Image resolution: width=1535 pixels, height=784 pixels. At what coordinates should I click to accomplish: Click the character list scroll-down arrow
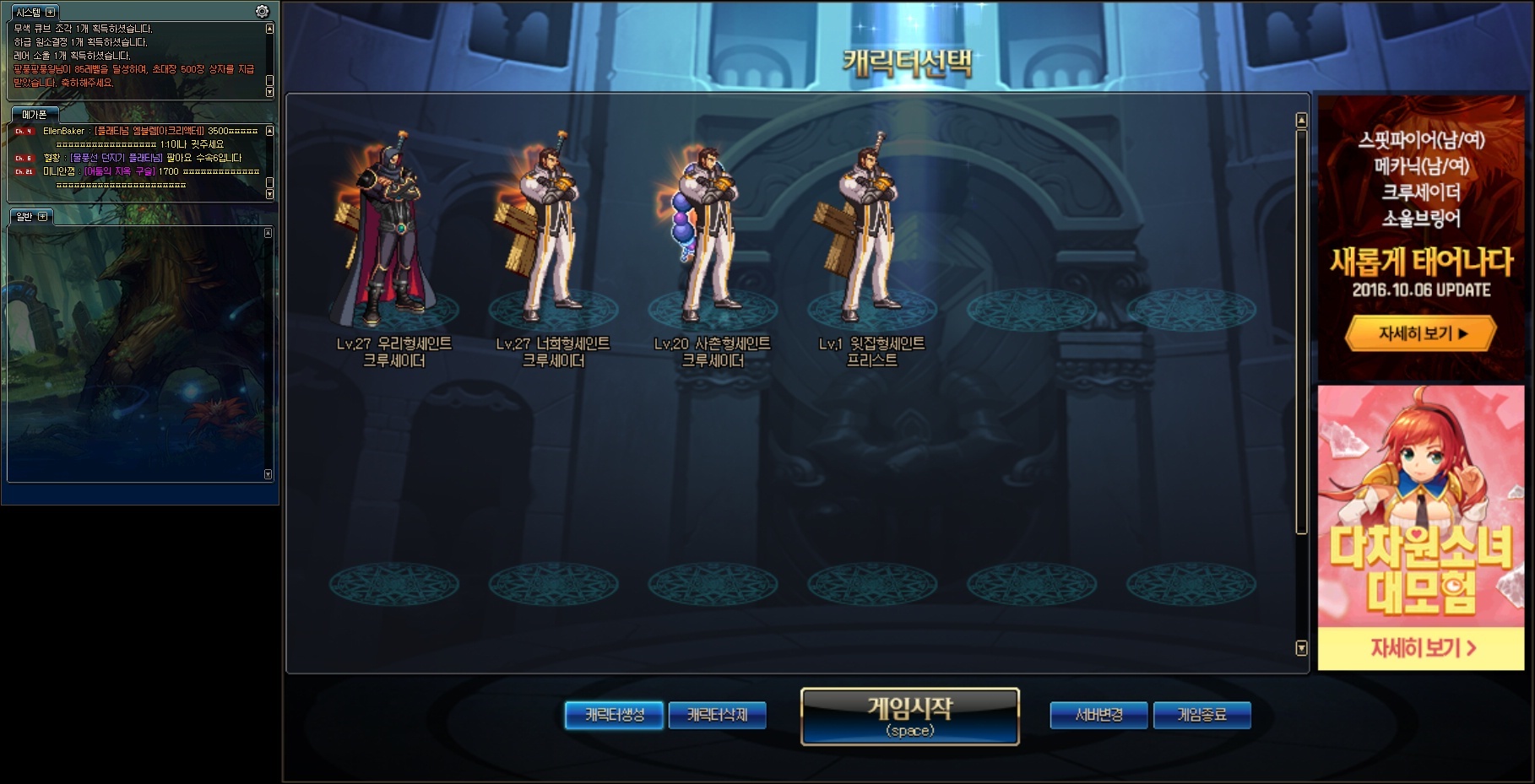[x=1301, y=648]
